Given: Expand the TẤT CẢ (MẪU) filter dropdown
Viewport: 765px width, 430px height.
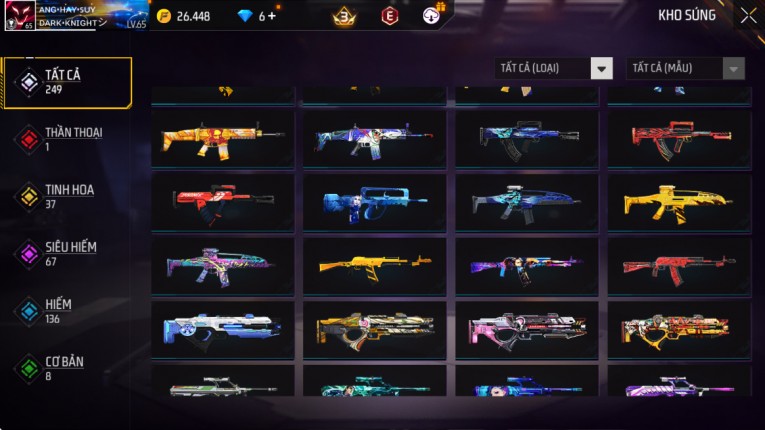Looking at the screenshot, I should click(685, 68).
